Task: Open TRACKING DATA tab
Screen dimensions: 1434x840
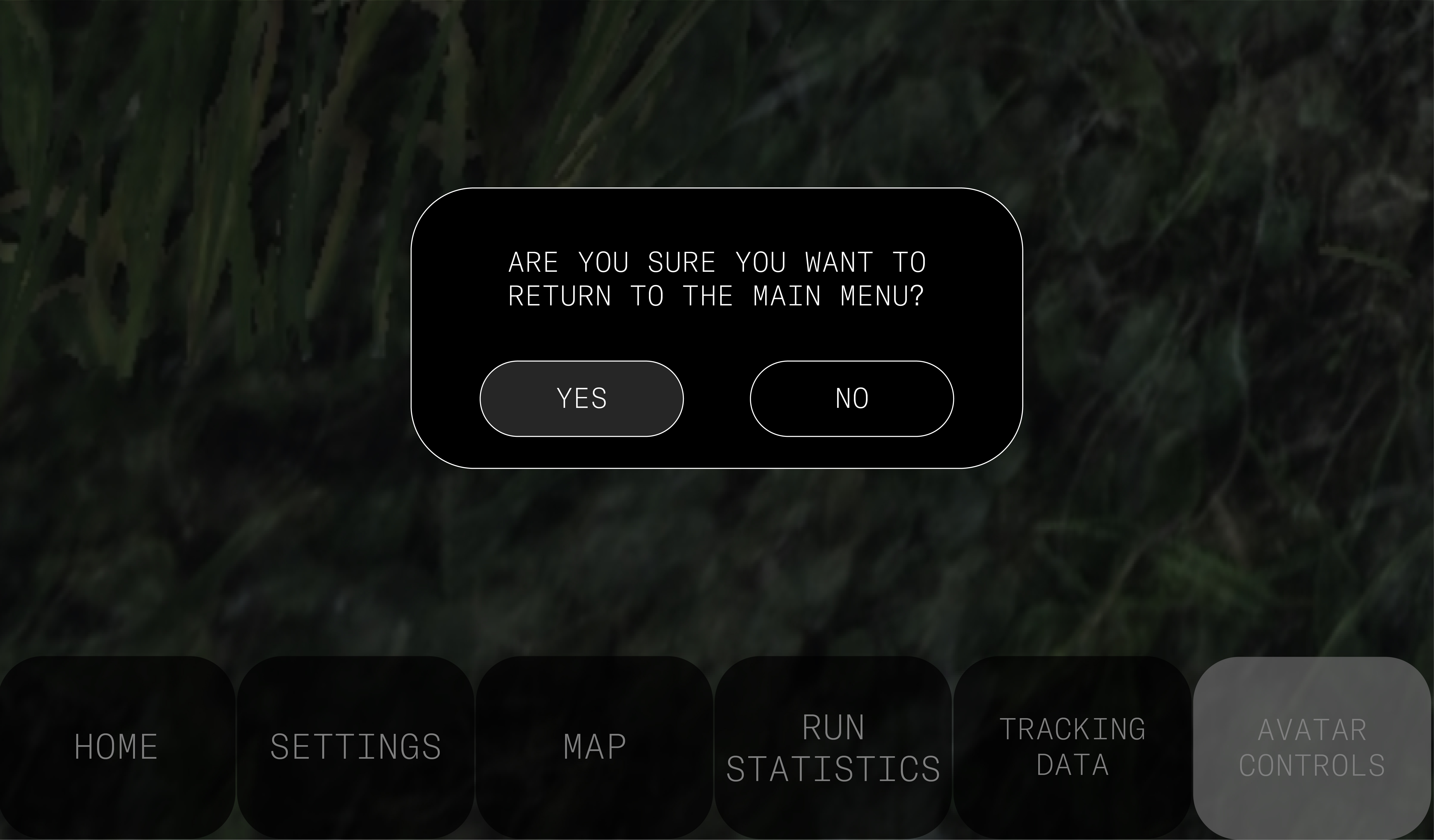Action: [x=1072, y=747]
